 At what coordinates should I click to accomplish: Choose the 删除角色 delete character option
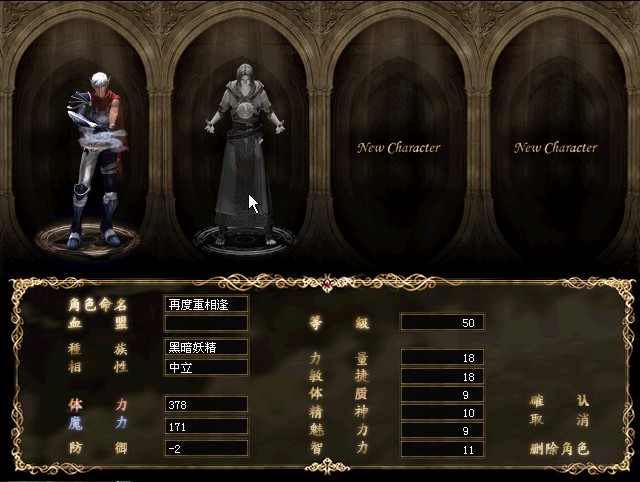tap(559, 449)
